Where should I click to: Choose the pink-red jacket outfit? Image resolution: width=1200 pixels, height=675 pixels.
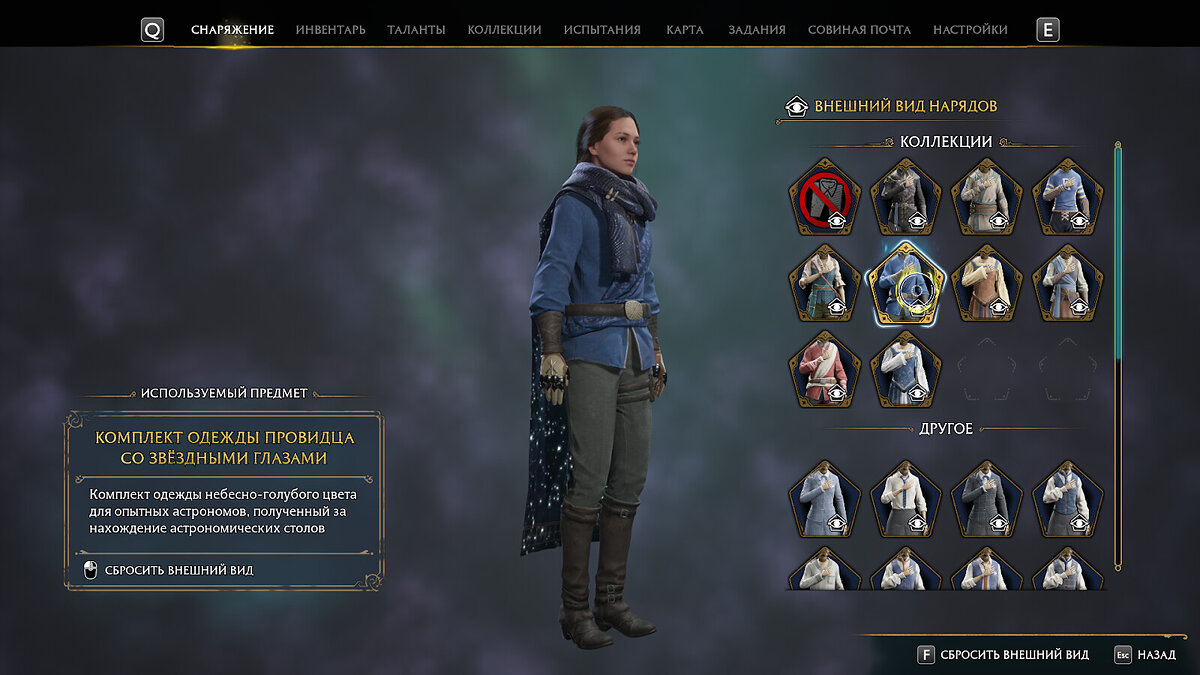pyautogui.click(x=824, y=369)
